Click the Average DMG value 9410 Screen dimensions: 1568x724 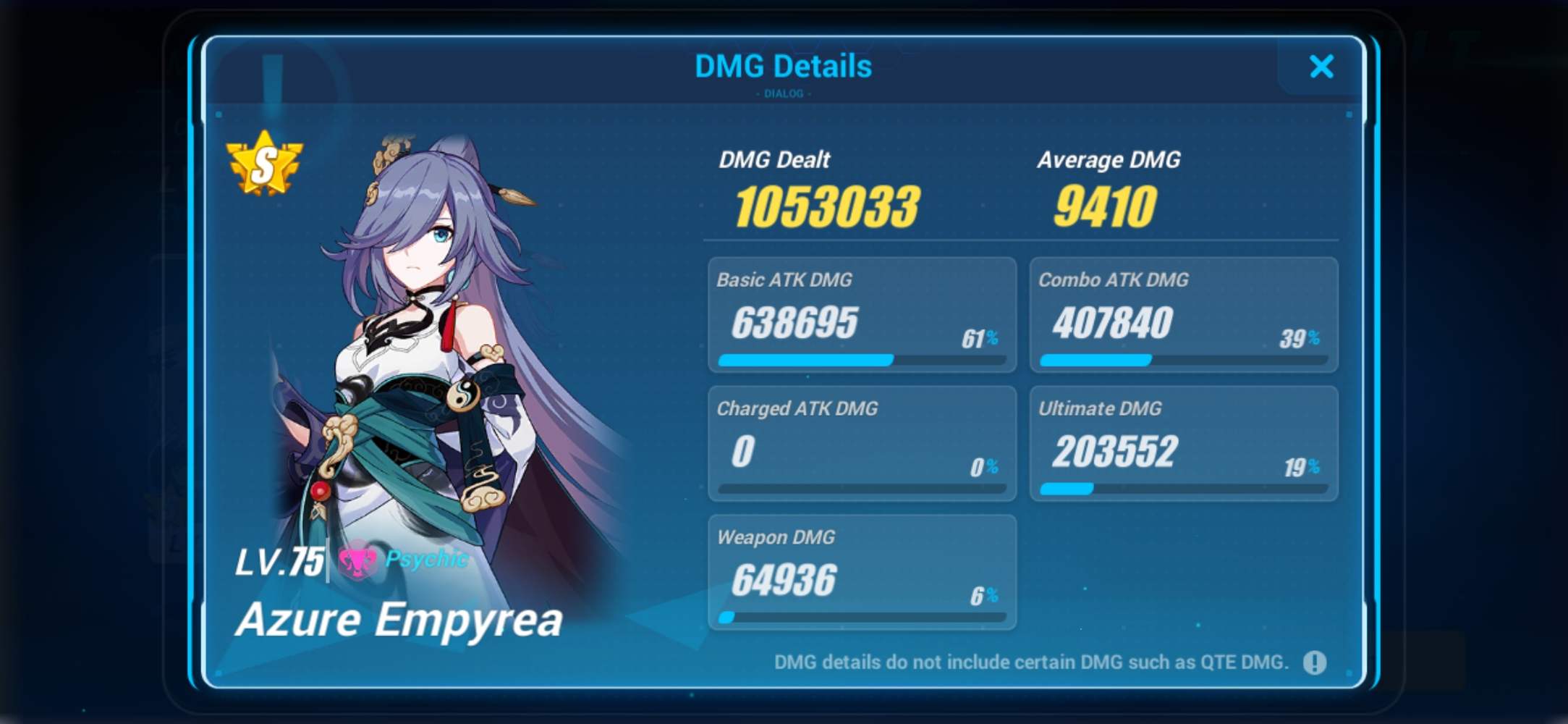pyautogui.click(x=1106, y=205)
